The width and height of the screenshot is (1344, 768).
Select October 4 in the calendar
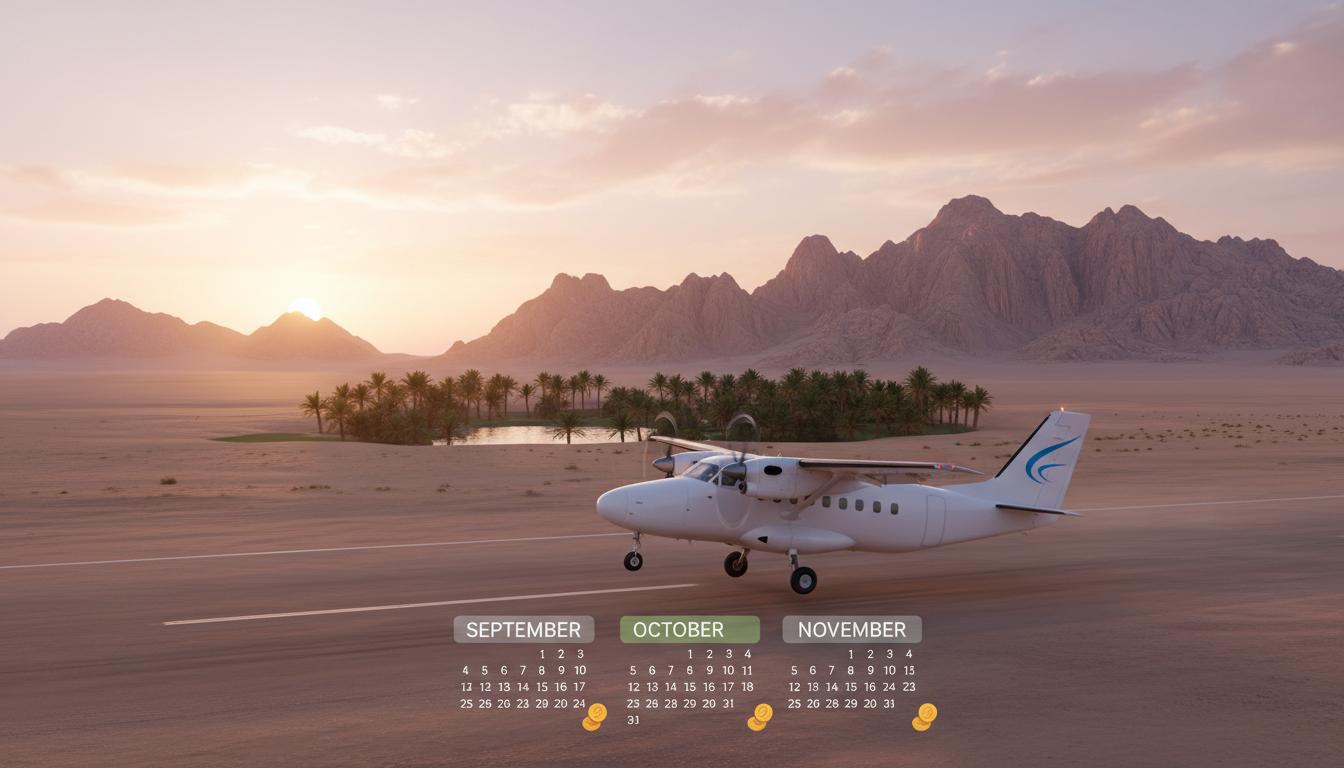click(747, 654)
